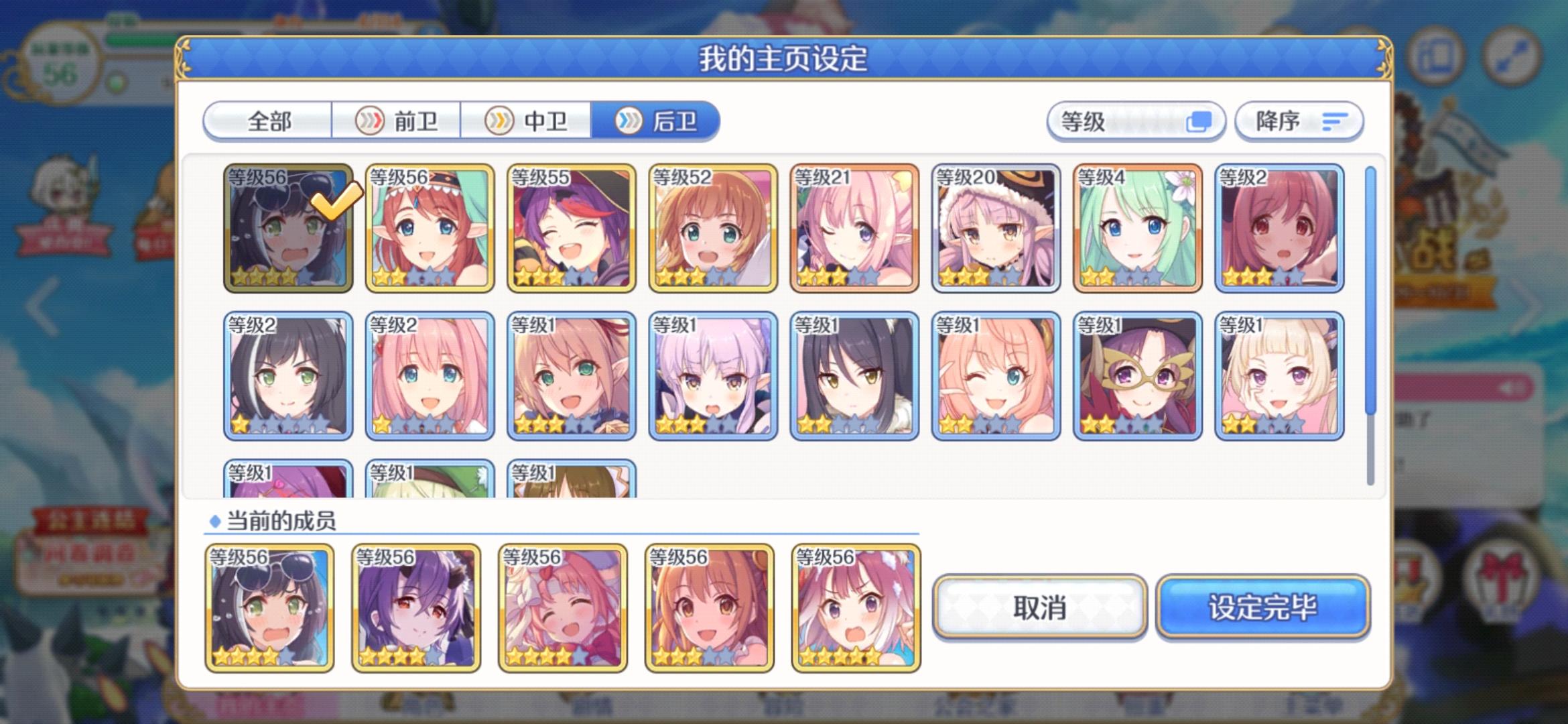Select the level 55 character card
1568x724 pixels.
coord(572,231)
